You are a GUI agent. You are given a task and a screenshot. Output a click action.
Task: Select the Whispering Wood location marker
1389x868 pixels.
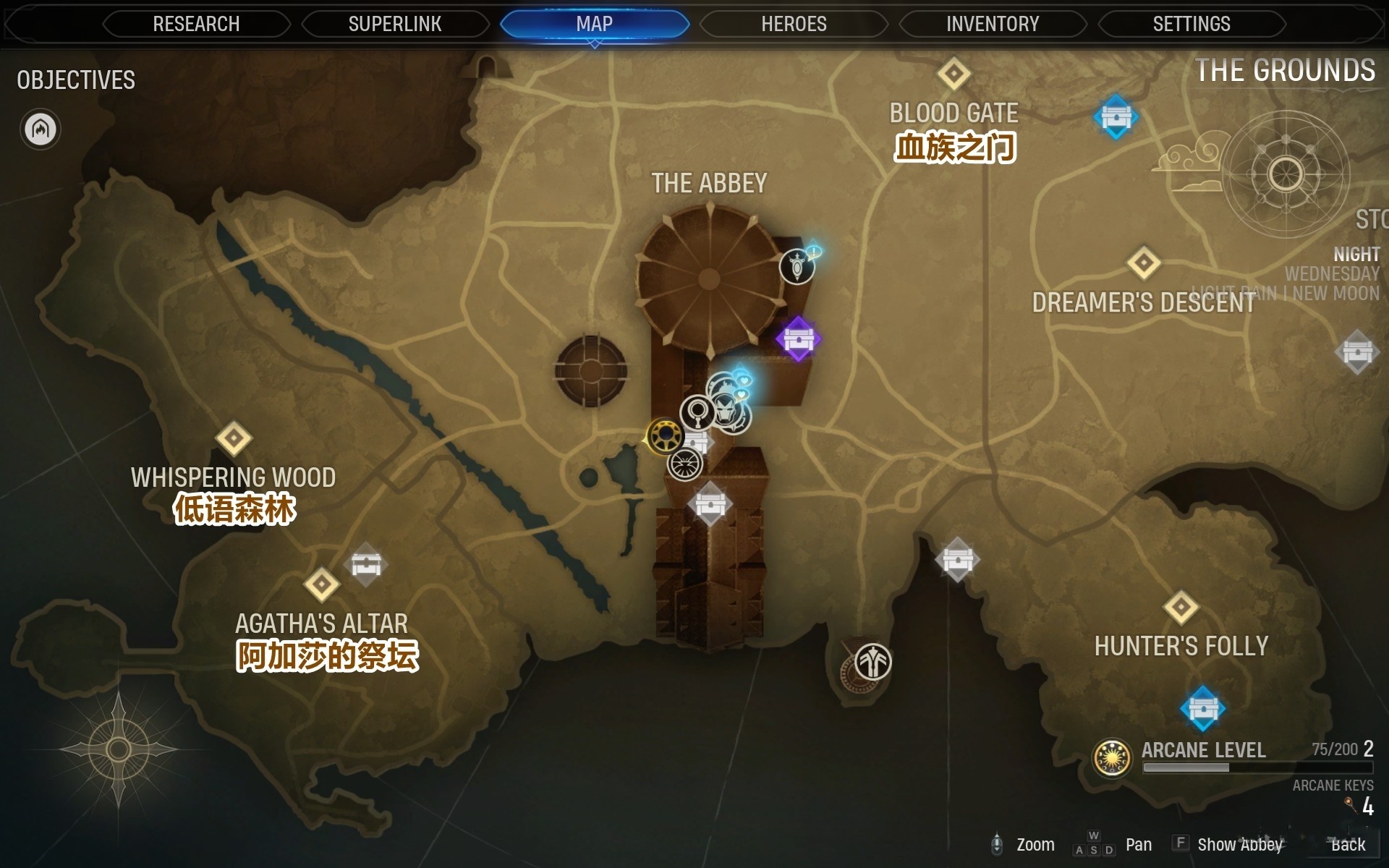[x=234, y=438]
